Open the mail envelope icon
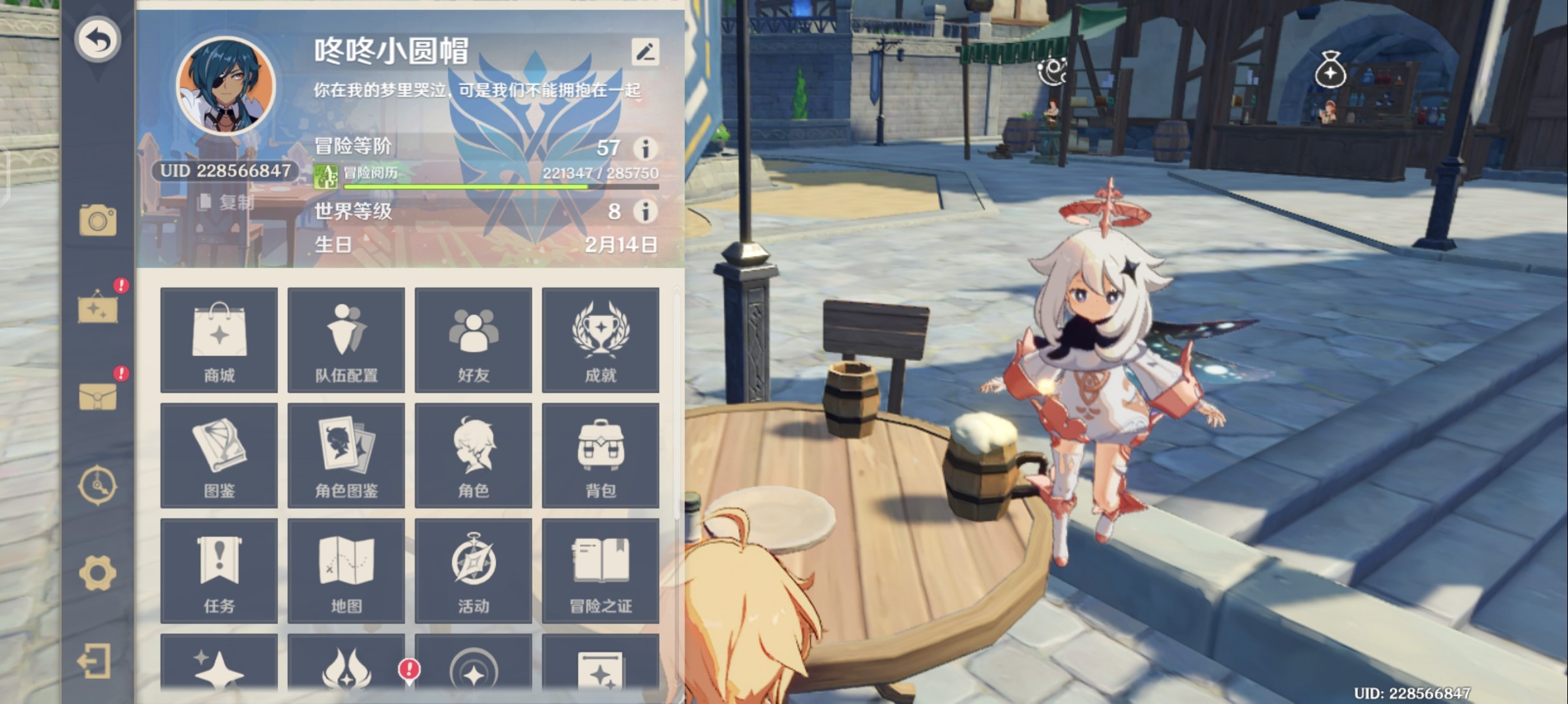Screen dimensions: 1568x704 click(x=98, y=396)
